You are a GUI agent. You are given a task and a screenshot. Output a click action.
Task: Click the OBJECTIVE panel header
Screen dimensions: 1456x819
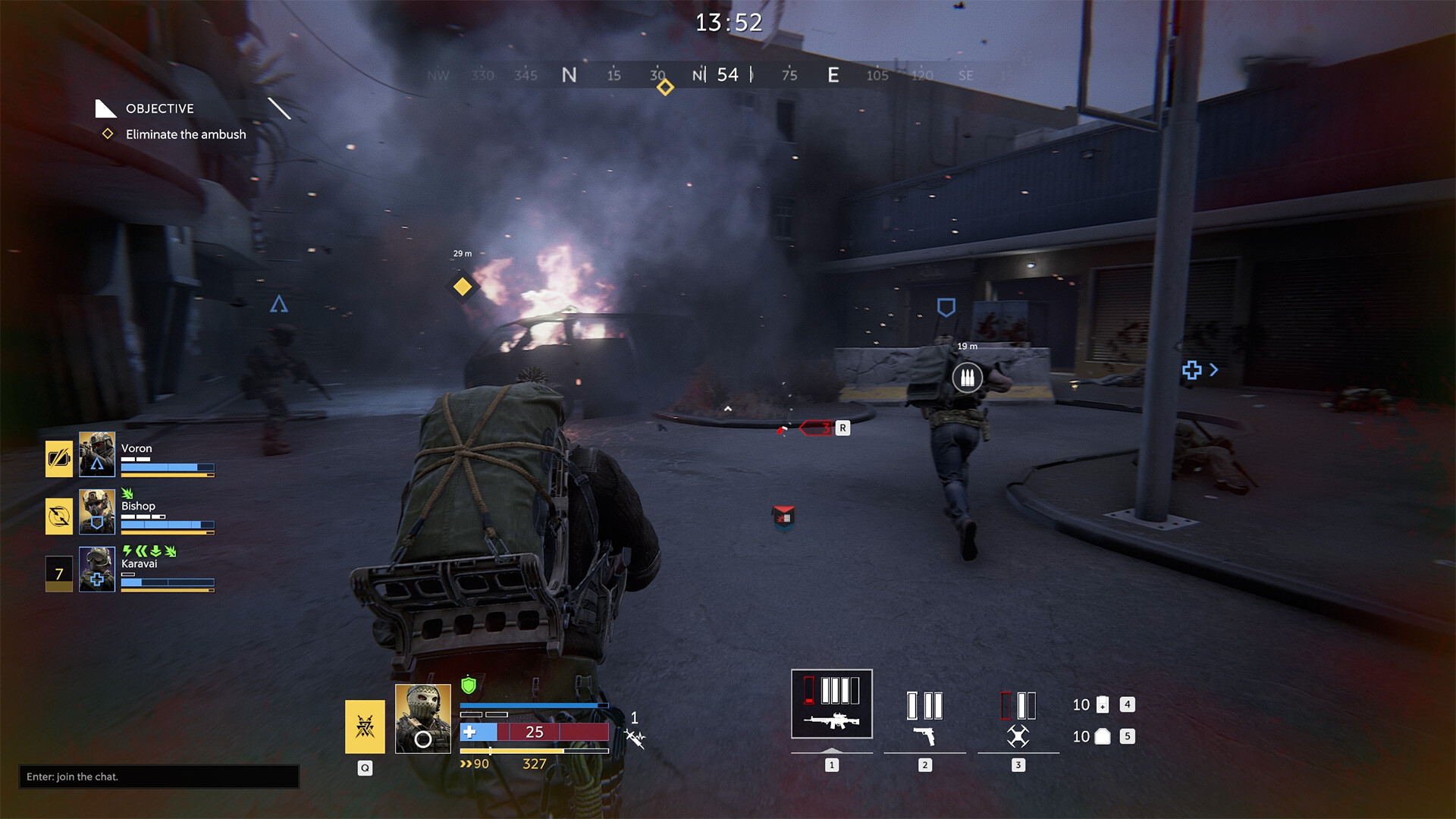pos(159,108)
